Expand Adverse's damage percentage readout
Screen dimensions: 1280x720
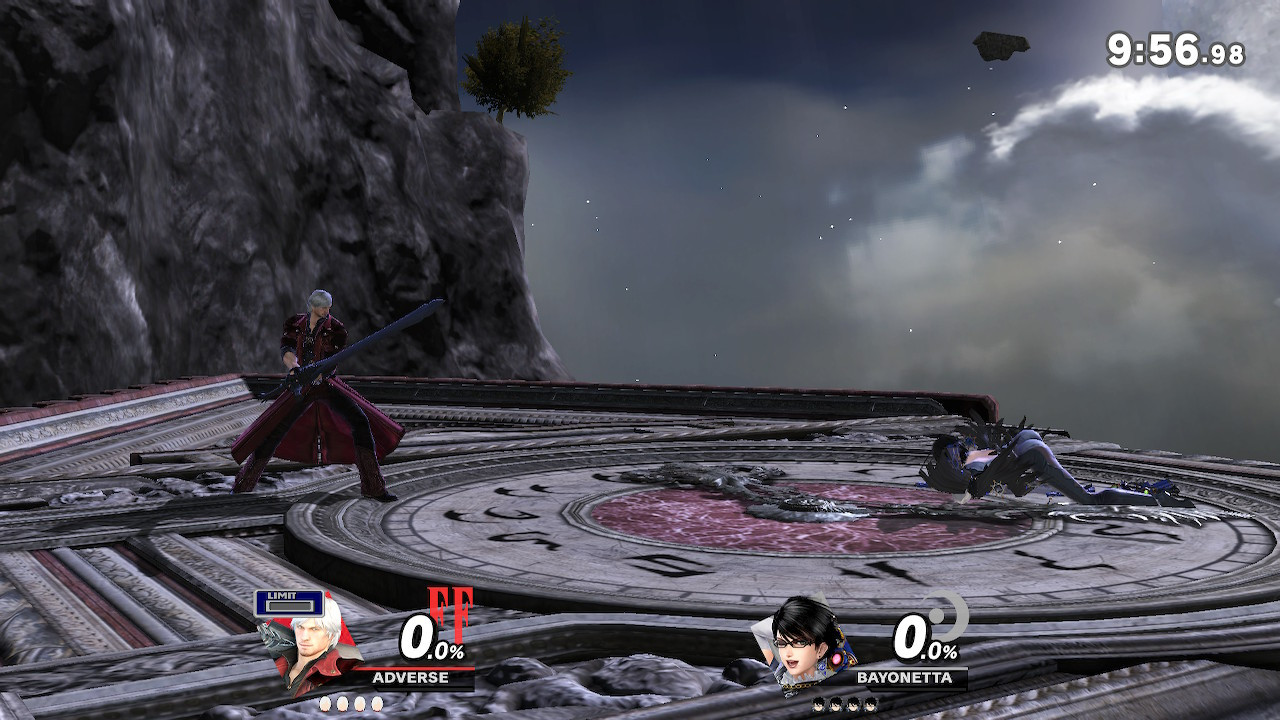click(x=424, y=637)
